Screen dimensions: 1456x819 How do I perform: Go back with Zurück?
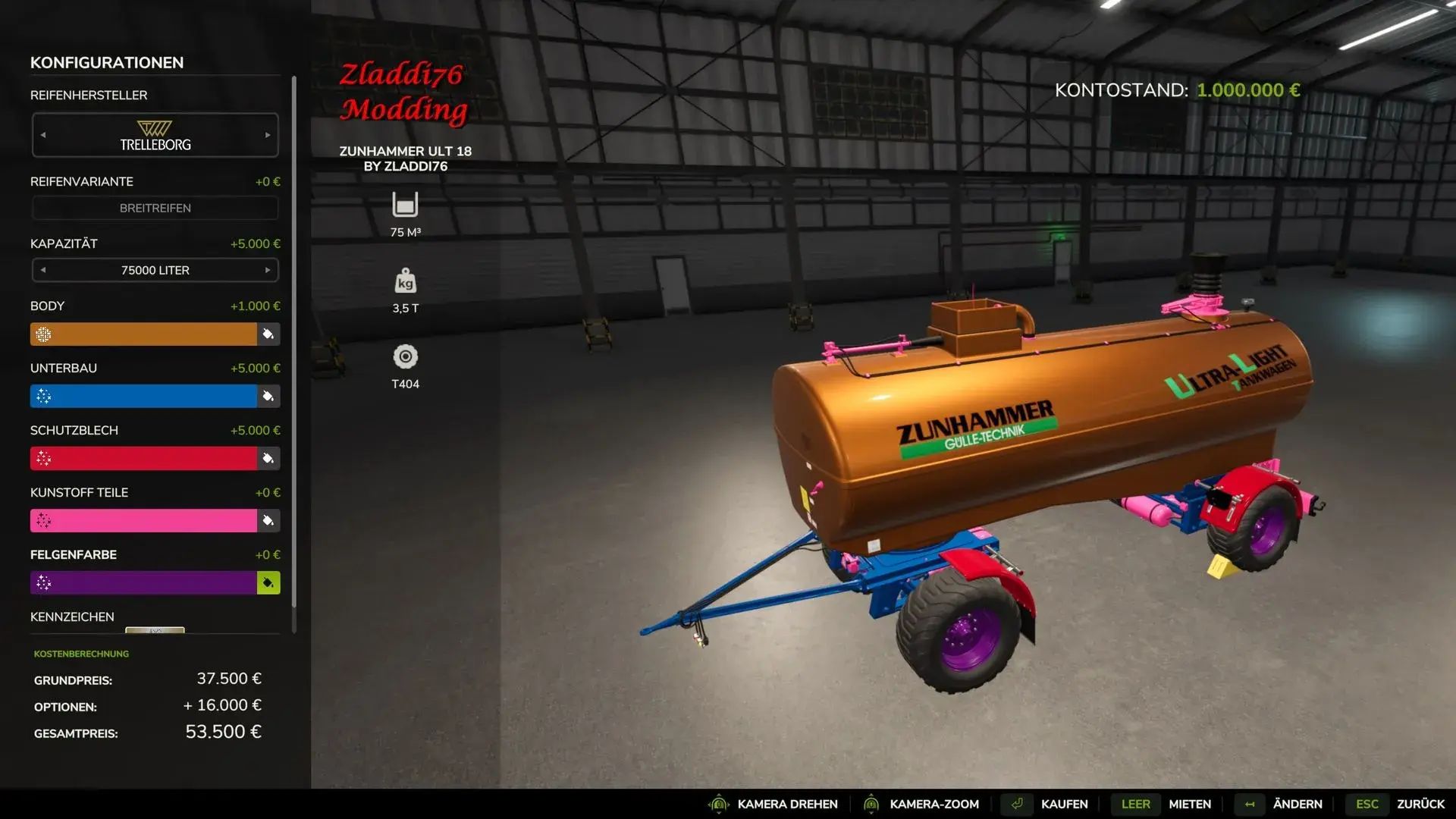pos(1420,804)
